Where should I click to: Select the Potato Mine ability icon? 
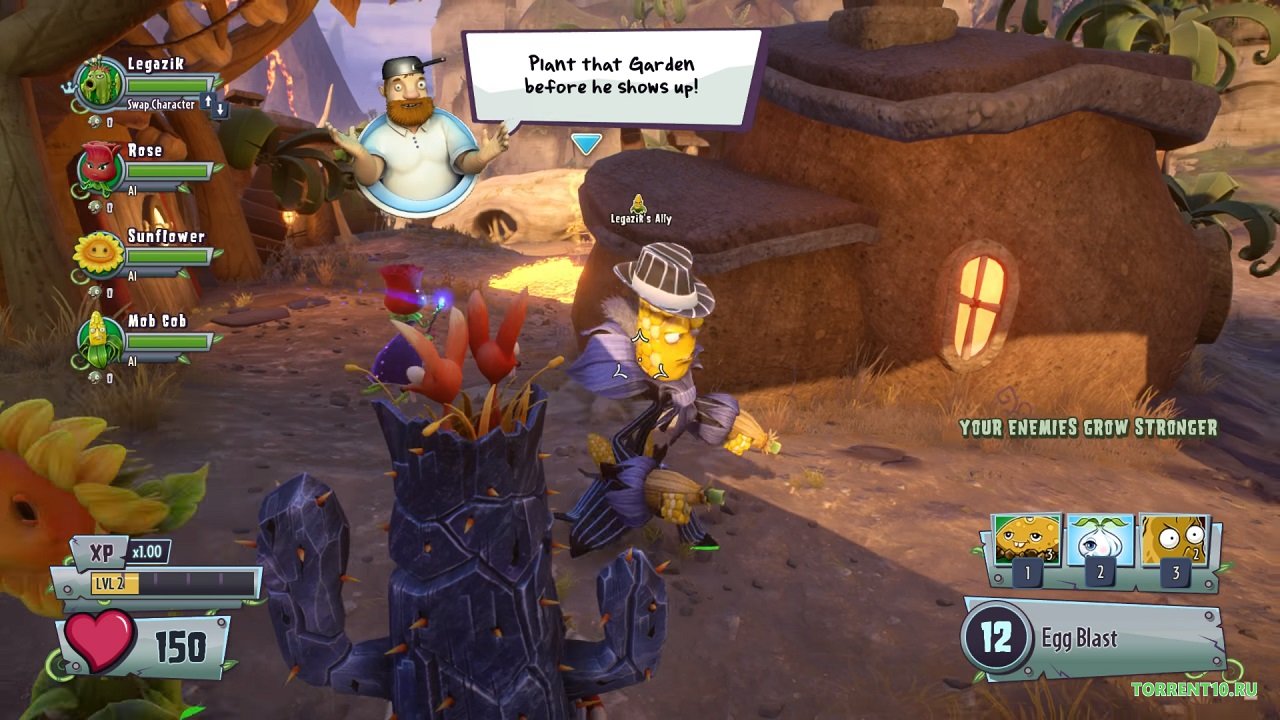1028,541
